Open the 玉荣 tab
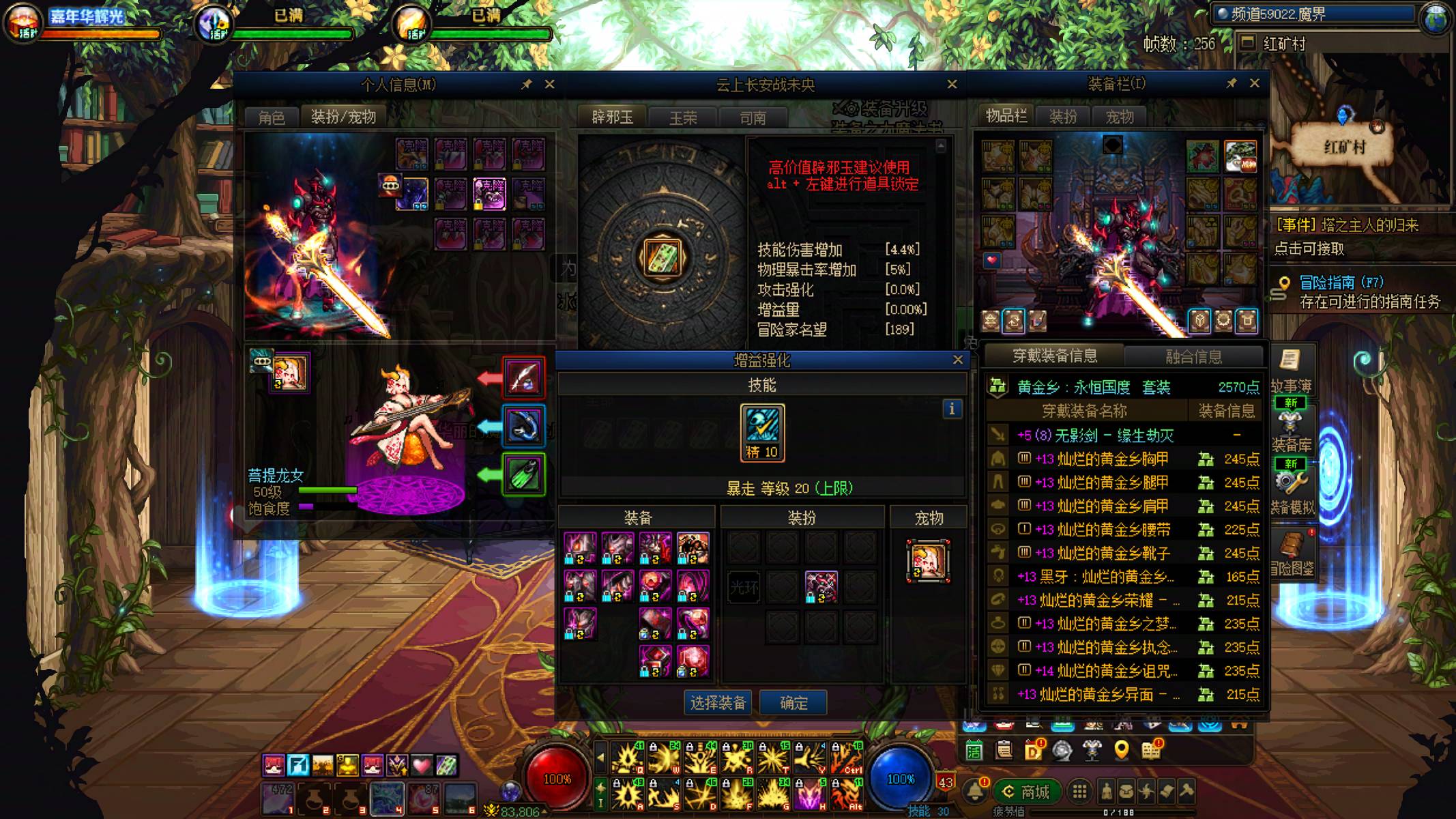 click(683, 118)
